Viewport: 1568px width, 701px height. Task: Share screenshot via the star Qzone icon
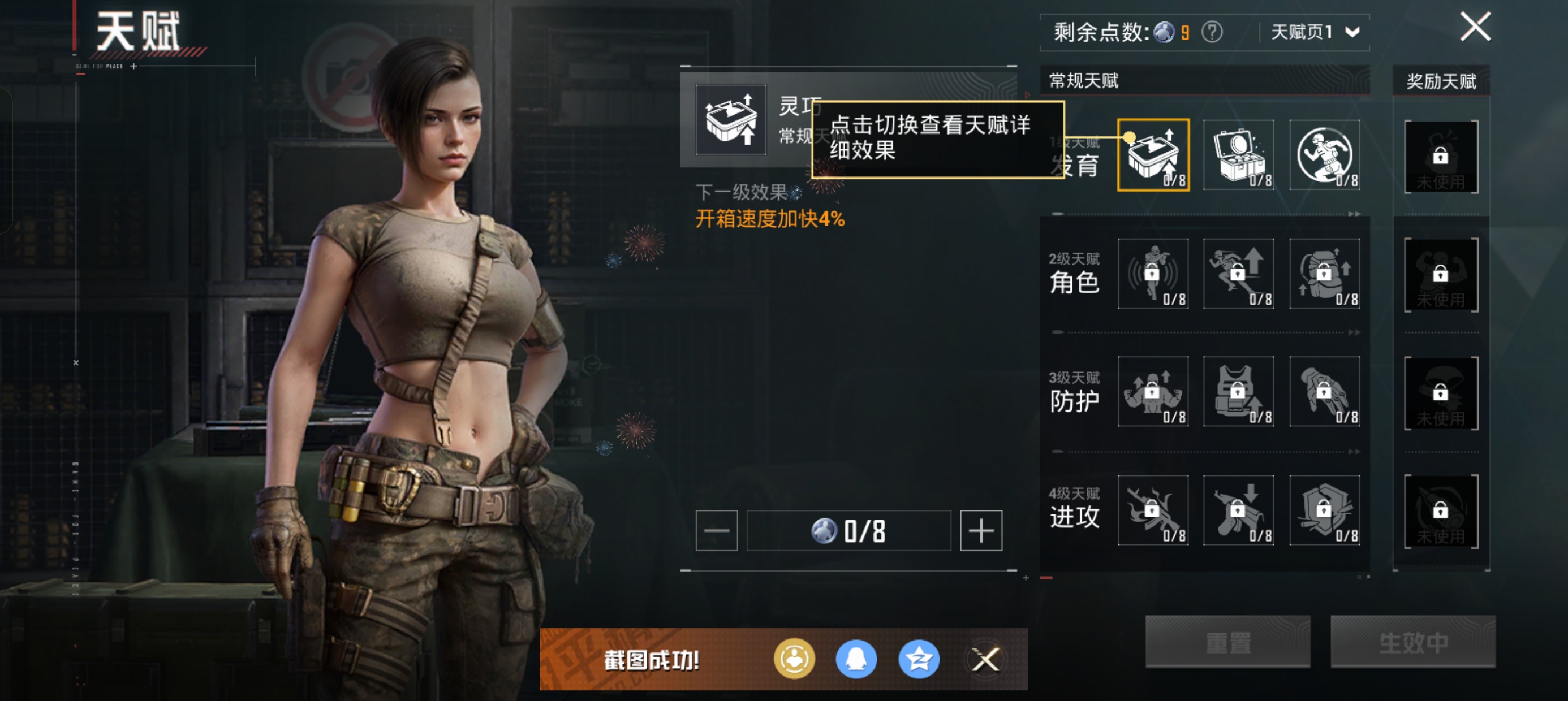pyautogui.click(x=919, y=659)
